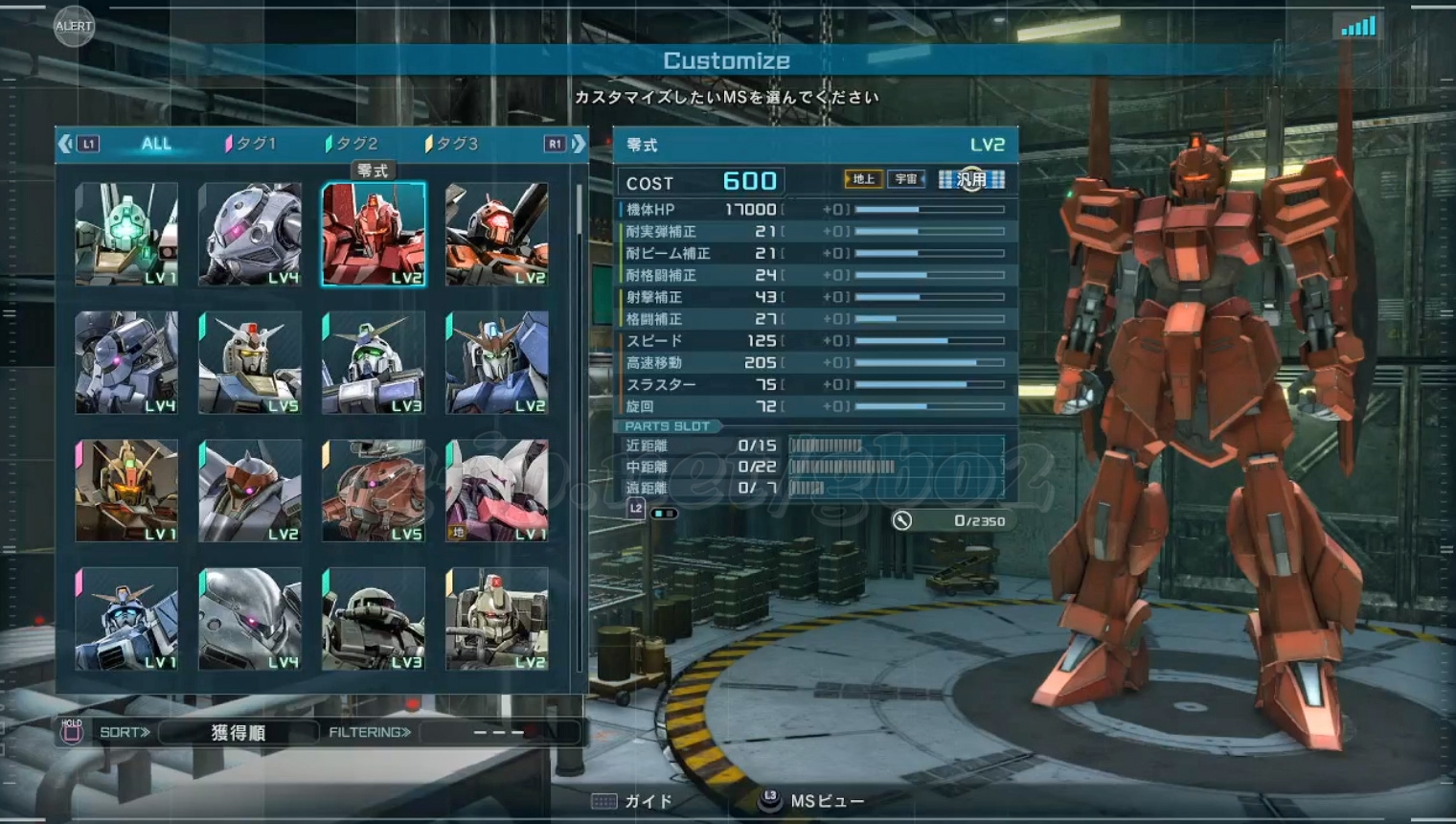Select the red Zaku-style suit at LV5
Screen dimensions: 1456x824
pos(374,491)
